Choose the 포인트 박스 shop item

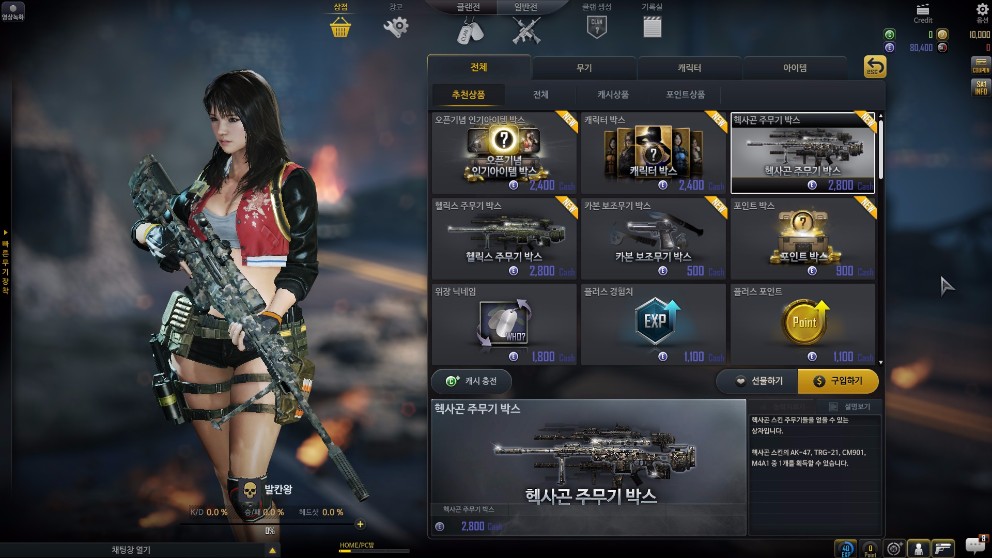tap(802, 238)
